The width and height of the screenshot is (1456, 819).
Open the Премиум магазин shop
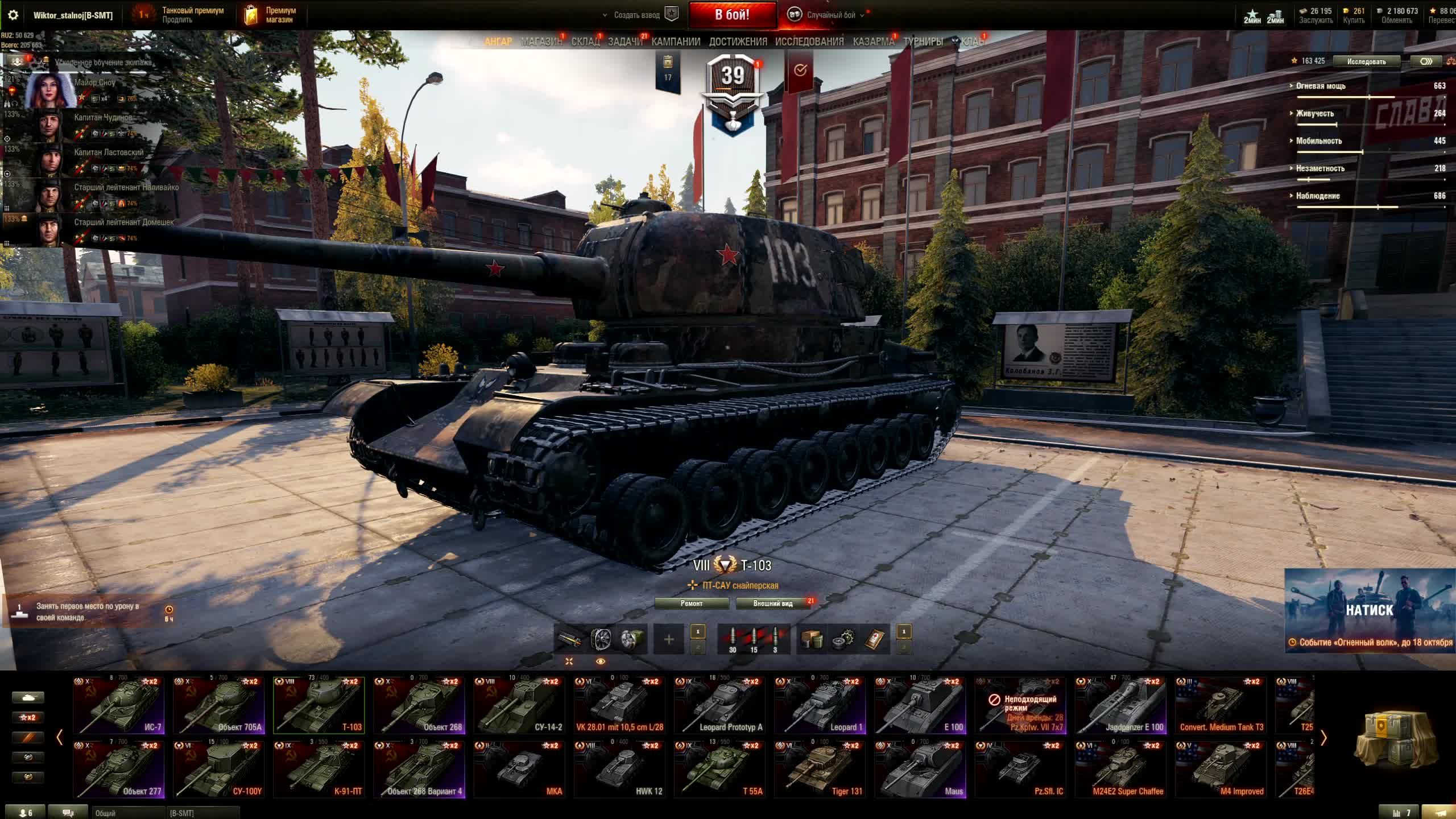[271, 15]
